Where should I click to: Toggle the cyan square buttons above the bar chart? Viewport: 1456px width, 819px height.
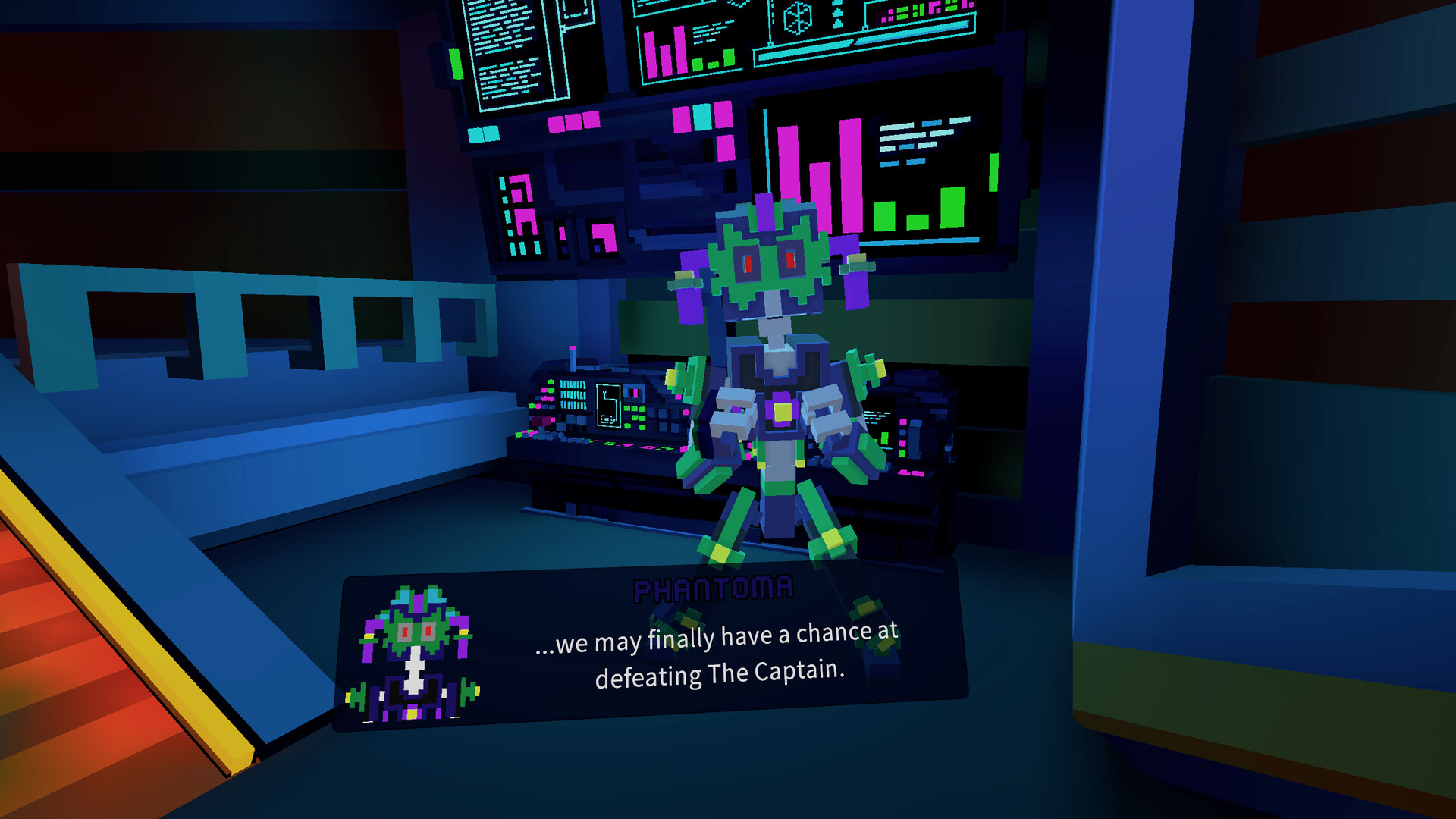pos(701,118)
